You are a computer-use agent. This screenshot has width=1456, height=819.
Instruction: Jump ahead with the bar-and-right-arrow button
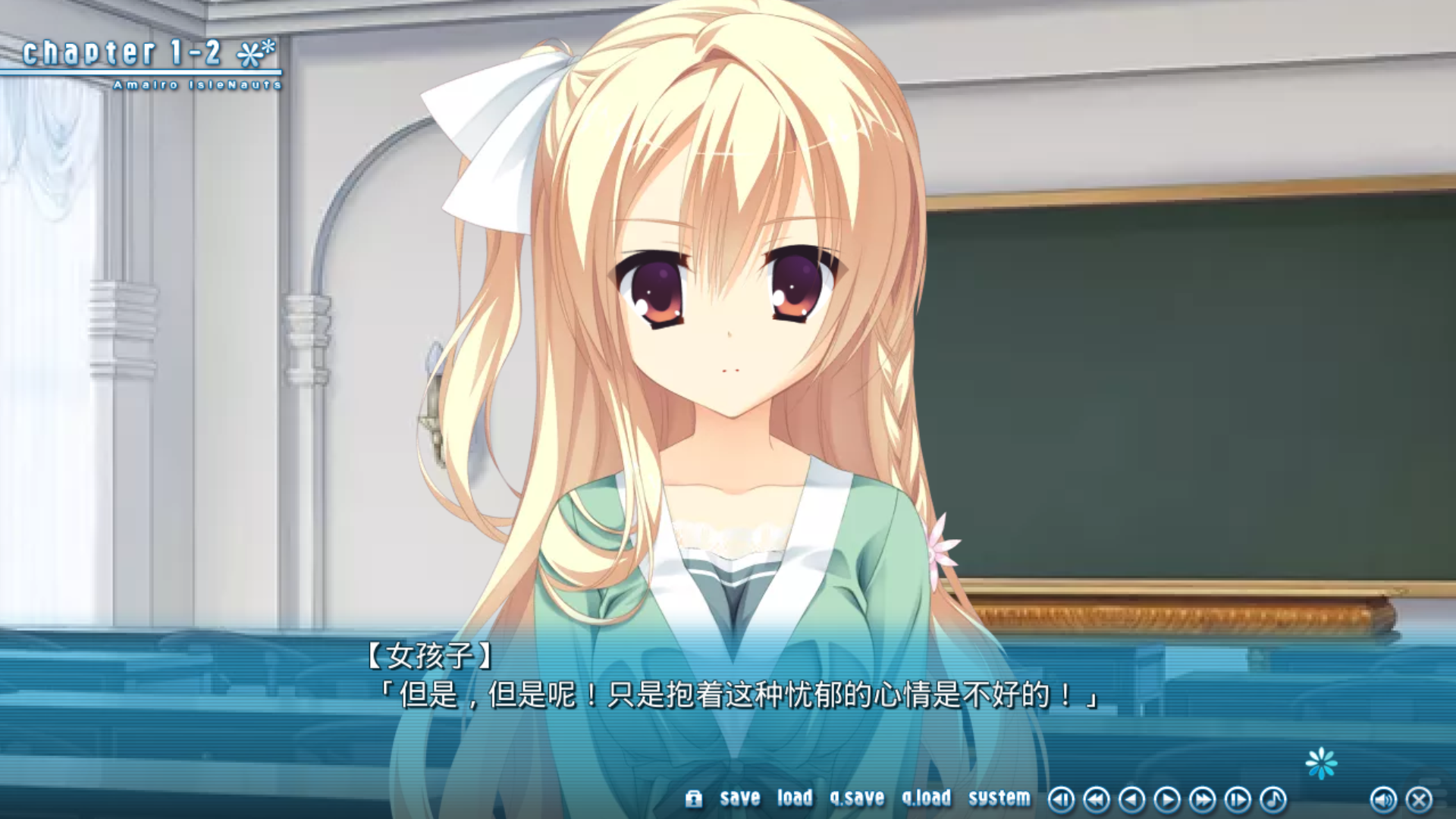pos(1238,799)
